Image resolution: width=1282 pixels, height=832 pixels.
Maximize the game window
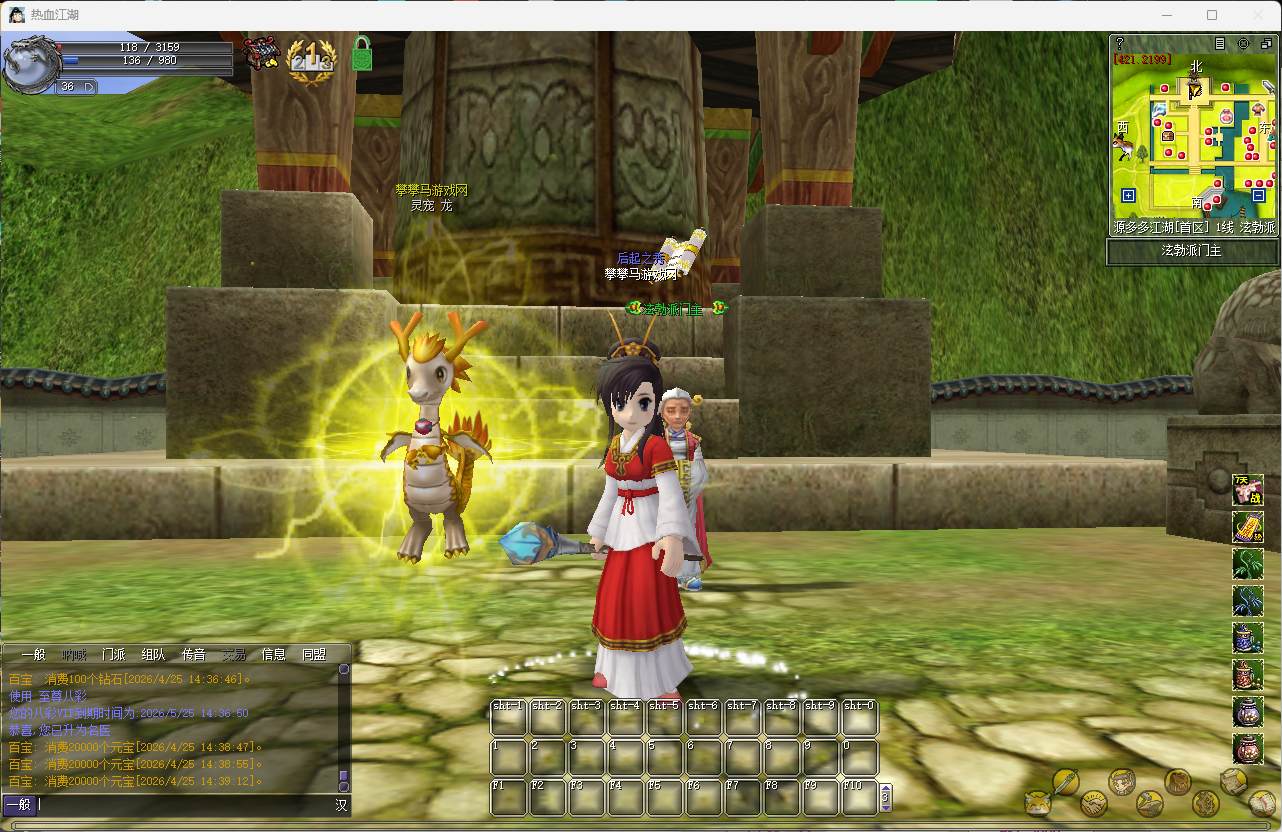pyautogui.click(x=1212, y=15)
